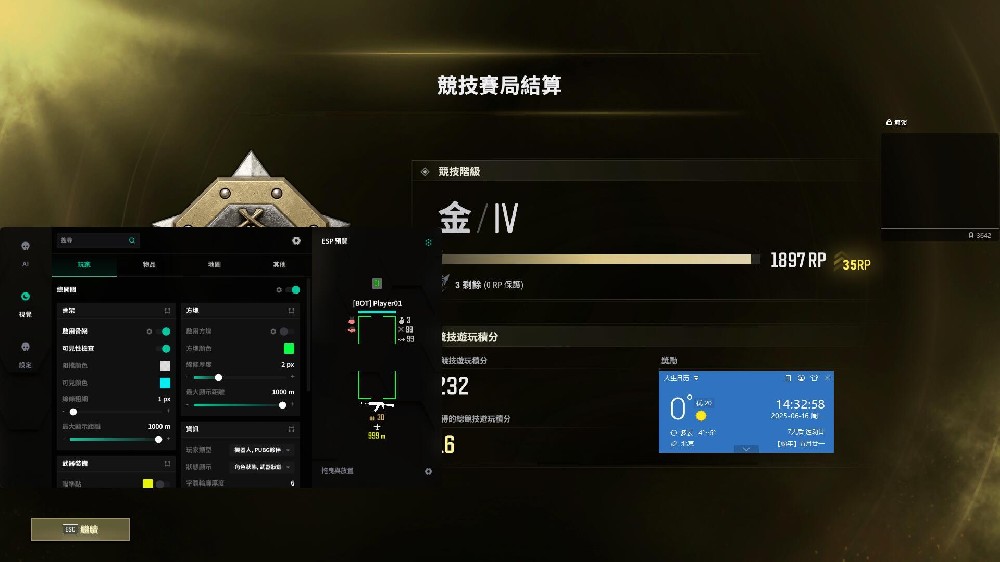The image size is (1000, 562).
Task: Click the 繼續 continue button
Action: point(80,529)
